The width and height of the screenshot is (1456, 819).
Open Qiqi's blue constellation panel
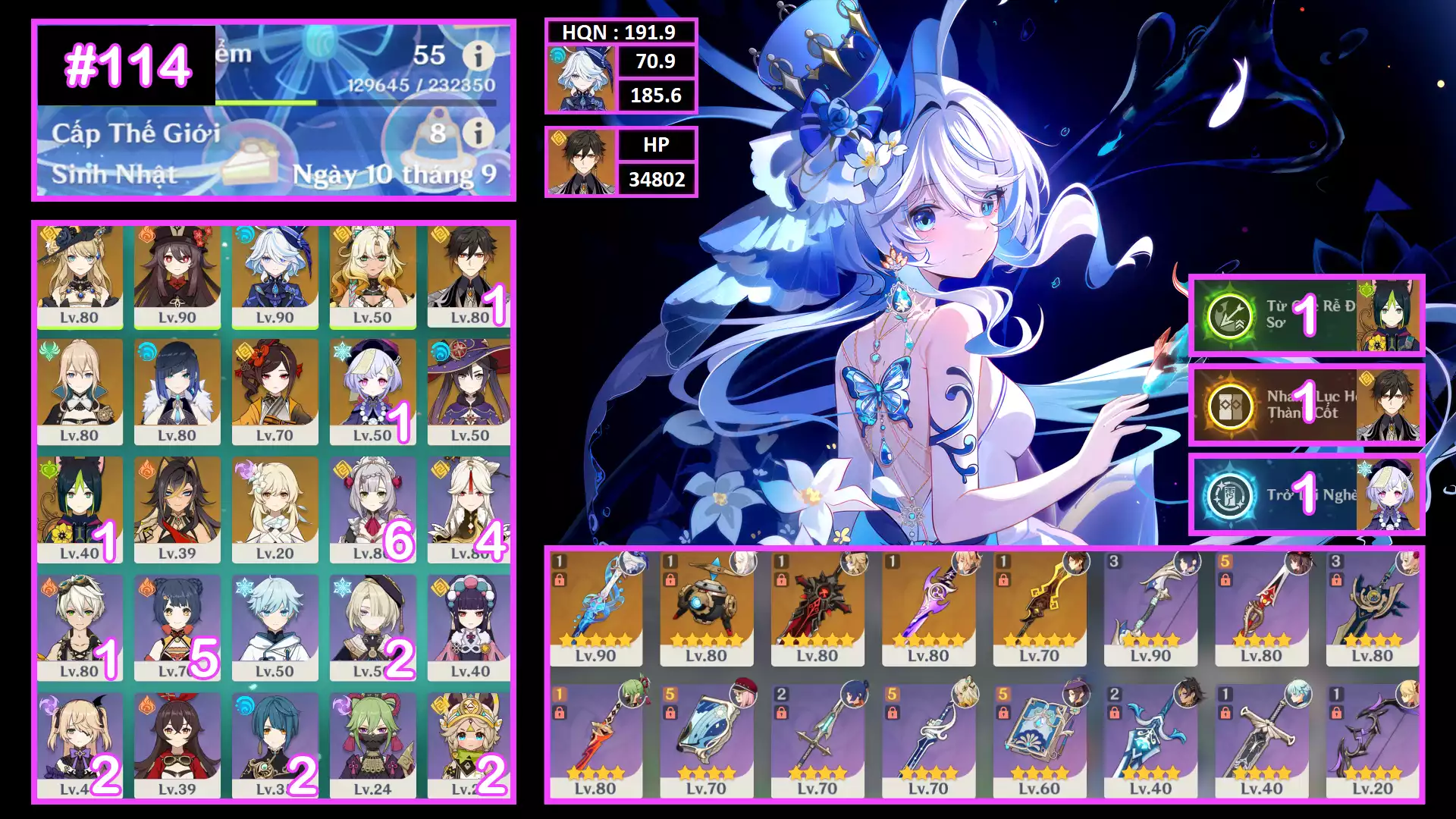tap(1306, 495)
